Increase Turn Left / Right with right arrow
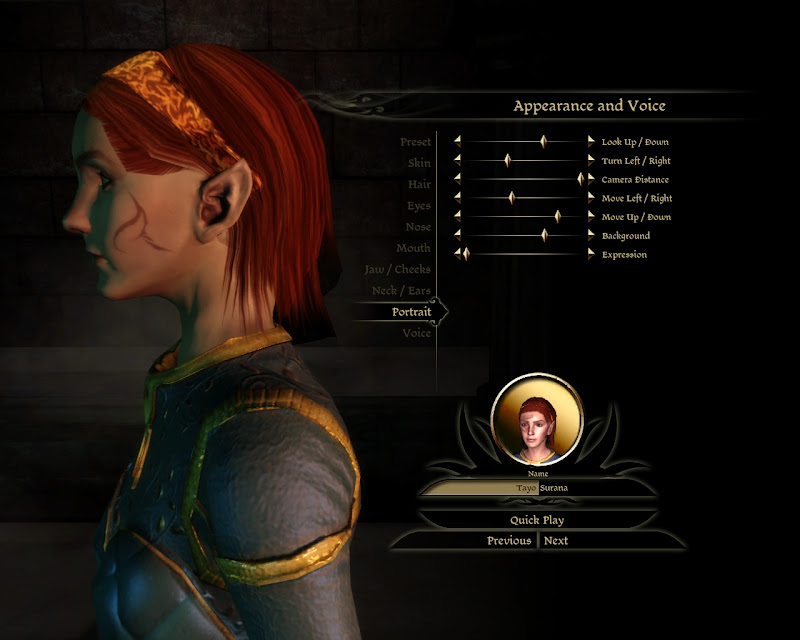800x640 pixels. click(591, 161)
